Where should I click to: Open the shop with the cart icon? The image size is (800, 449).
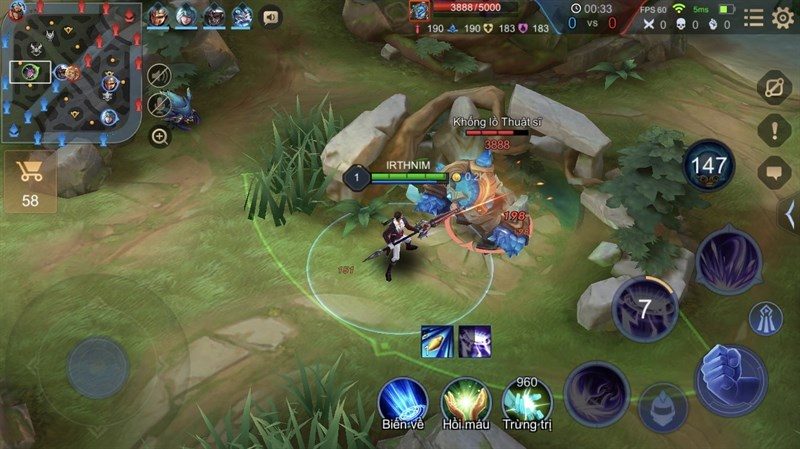point(30,181)
